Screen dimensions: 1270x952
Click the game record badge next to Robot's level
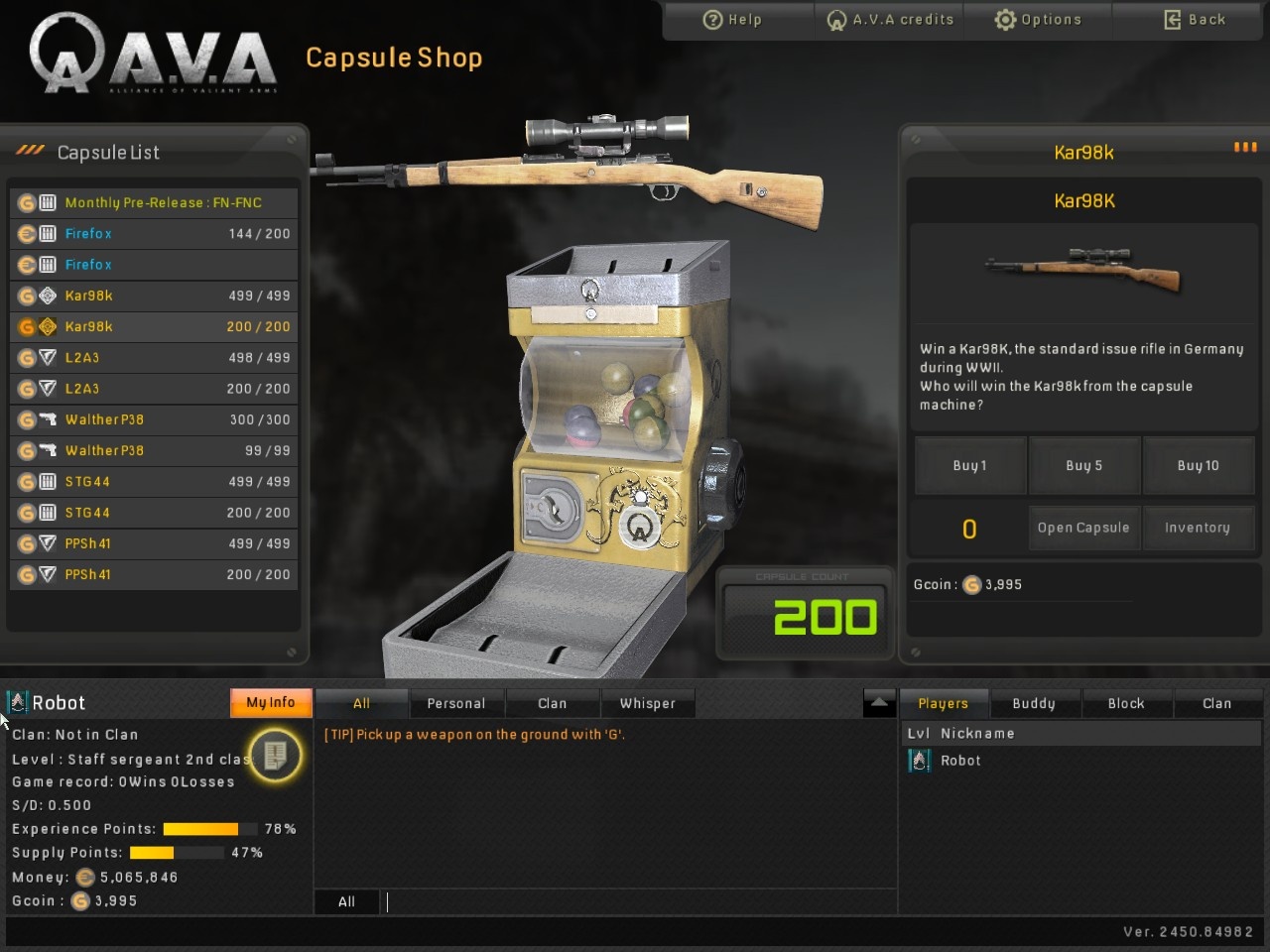275,755
